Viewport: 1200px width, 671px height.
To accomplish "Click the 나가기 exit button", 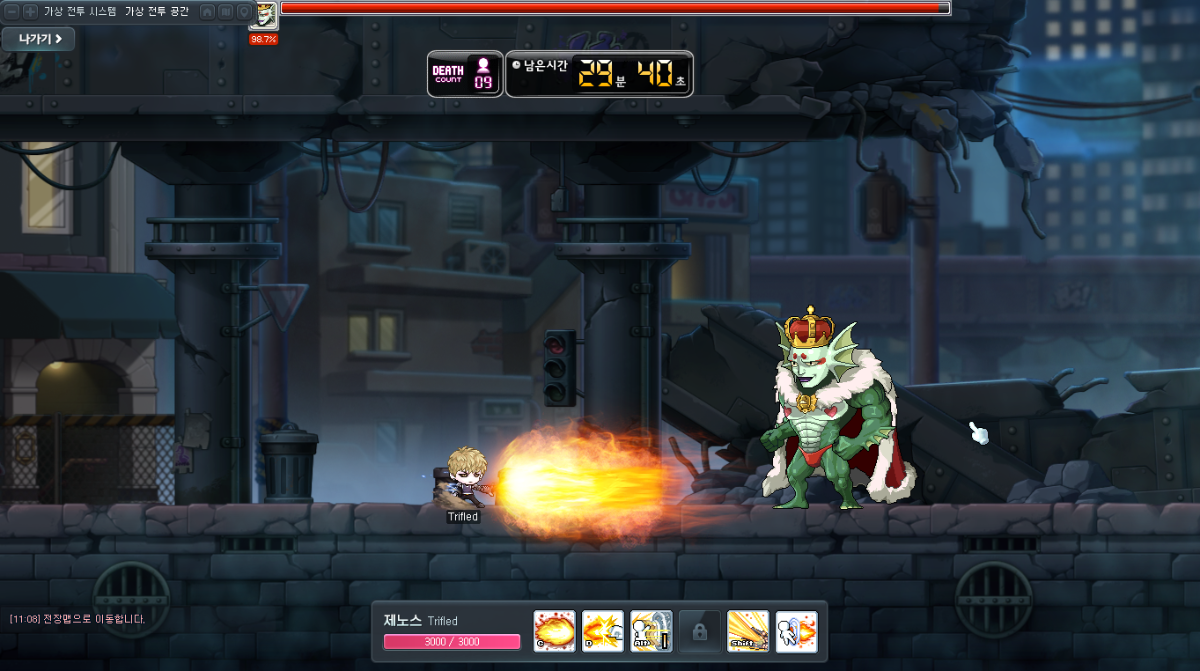I will [x=38, y=39].
